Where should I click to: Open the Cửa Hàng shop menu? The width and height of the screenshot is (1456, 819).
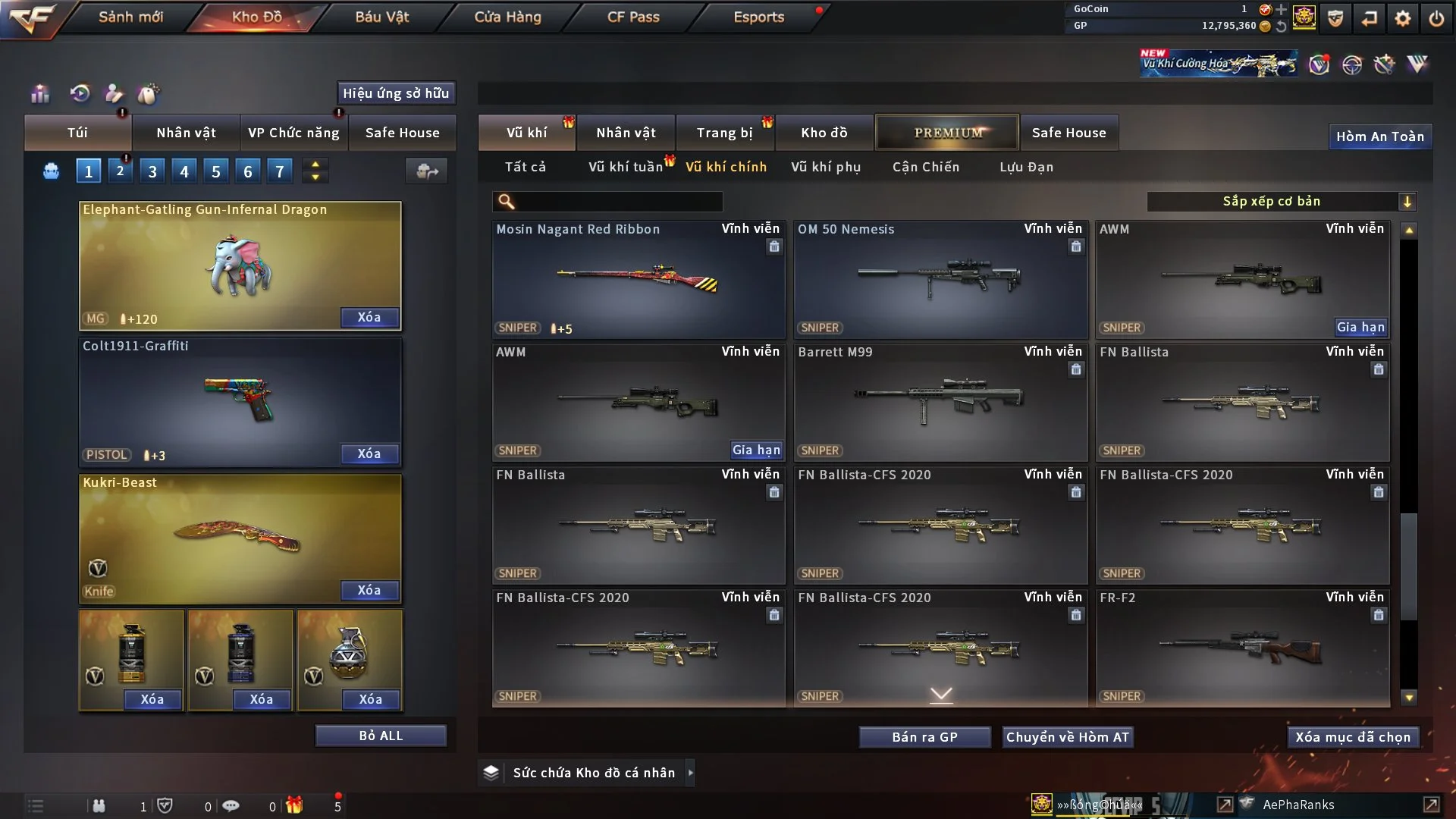point(507,17)
